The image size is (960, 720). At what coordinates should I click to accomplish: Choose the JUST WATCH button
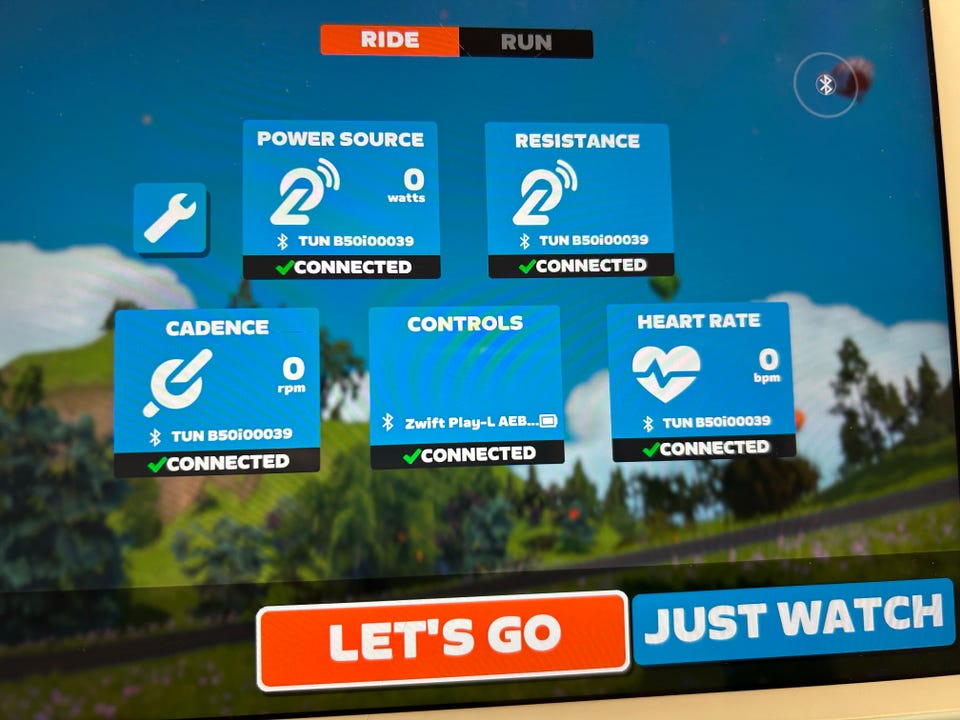point(793,620)
